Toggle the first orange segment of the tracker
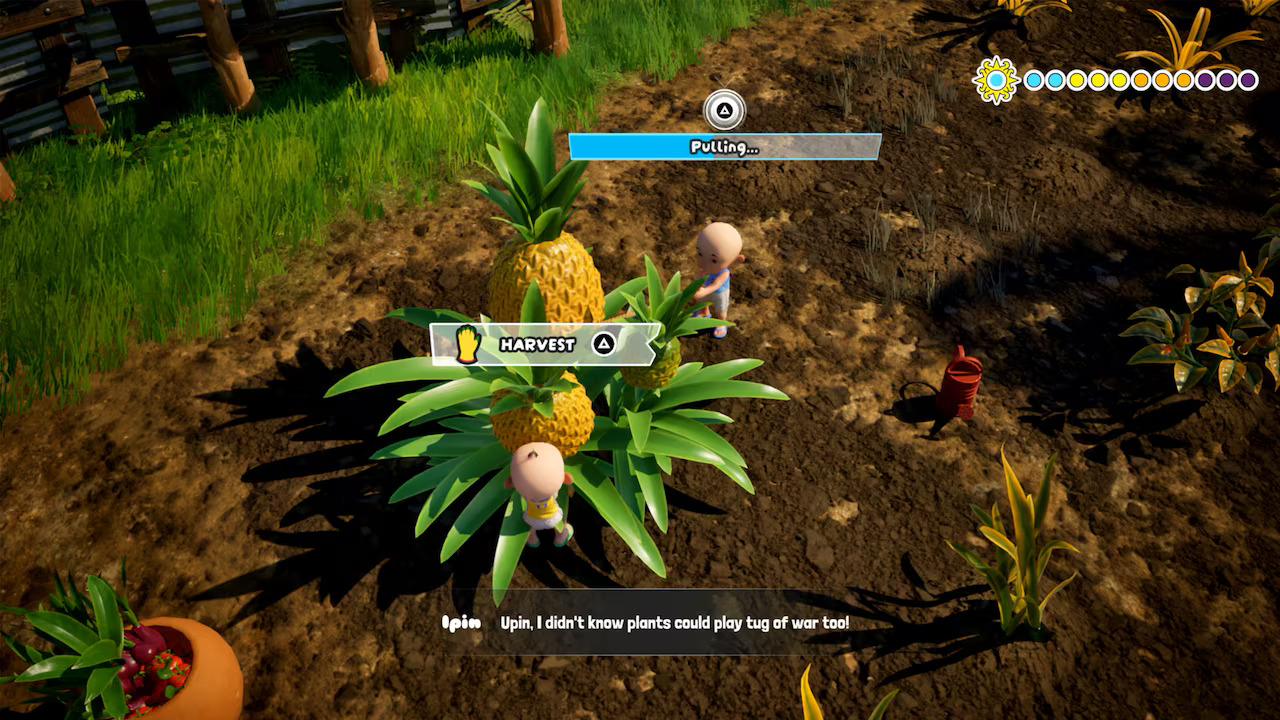1280x720 pixels. point(1141,80)
